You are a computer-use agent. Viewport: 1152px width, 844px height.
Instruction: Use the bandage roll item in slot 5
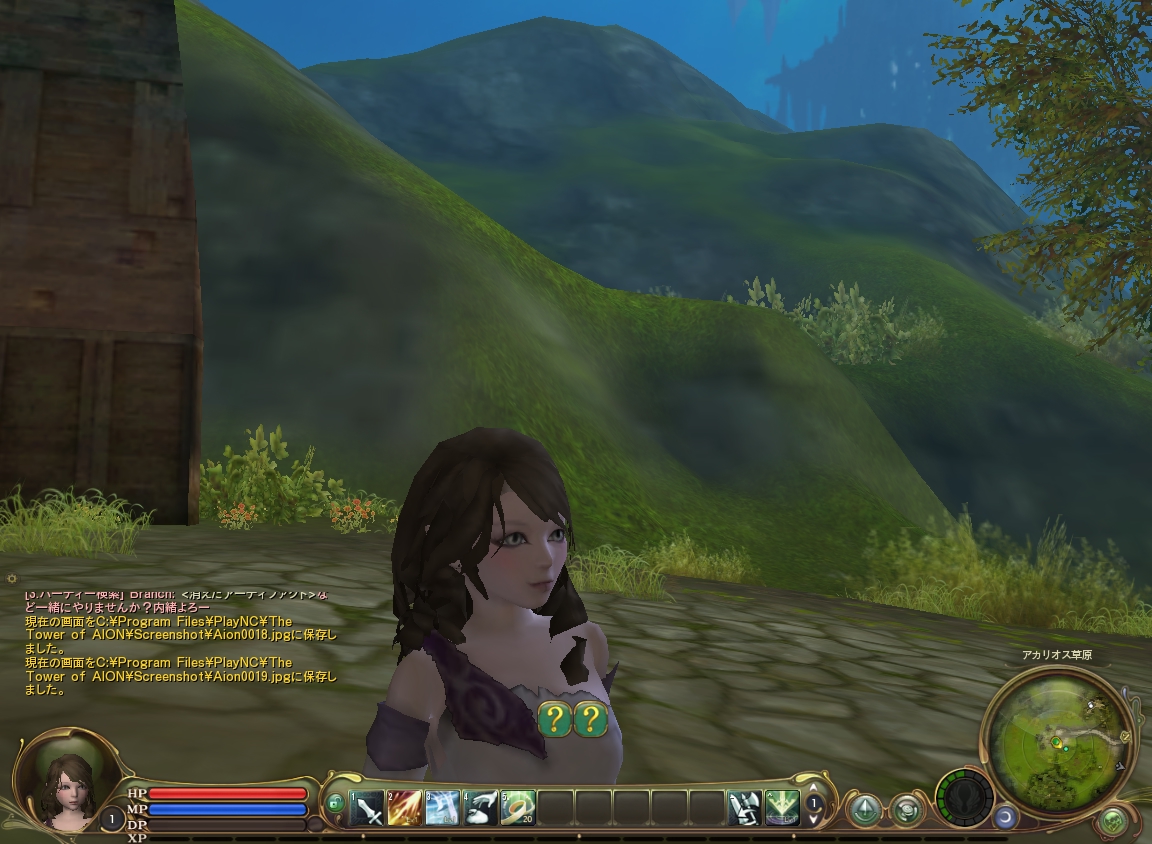[518, 806]
